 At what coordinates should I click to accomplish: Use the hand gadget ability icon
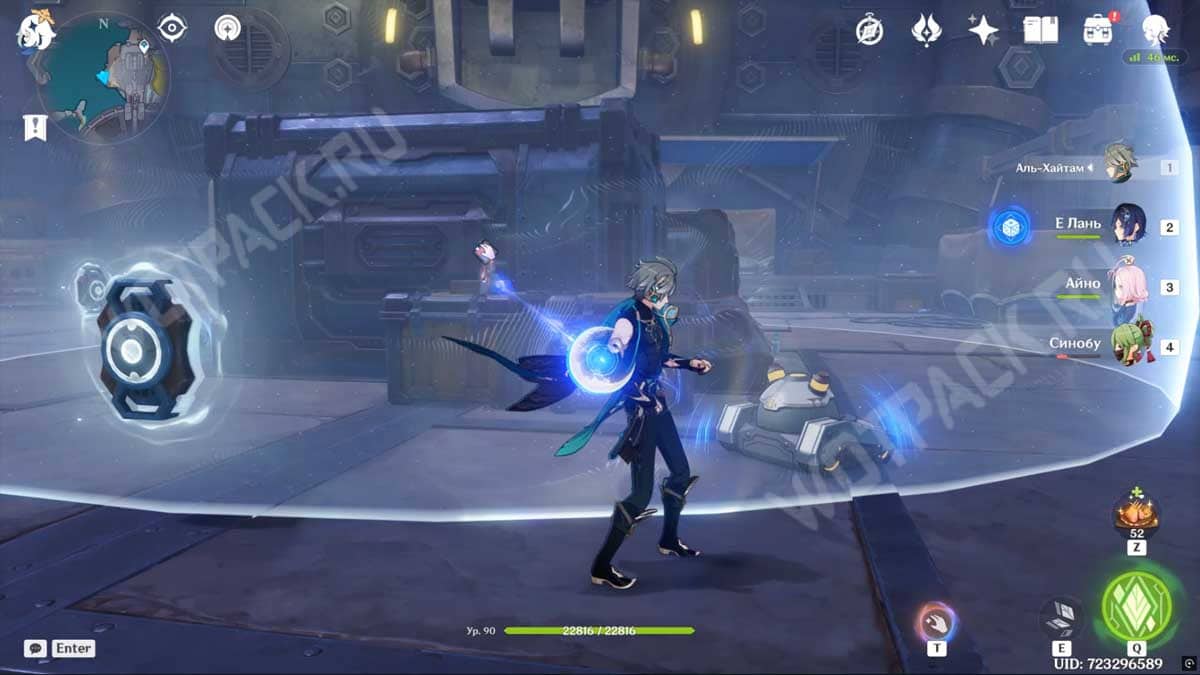936,622
